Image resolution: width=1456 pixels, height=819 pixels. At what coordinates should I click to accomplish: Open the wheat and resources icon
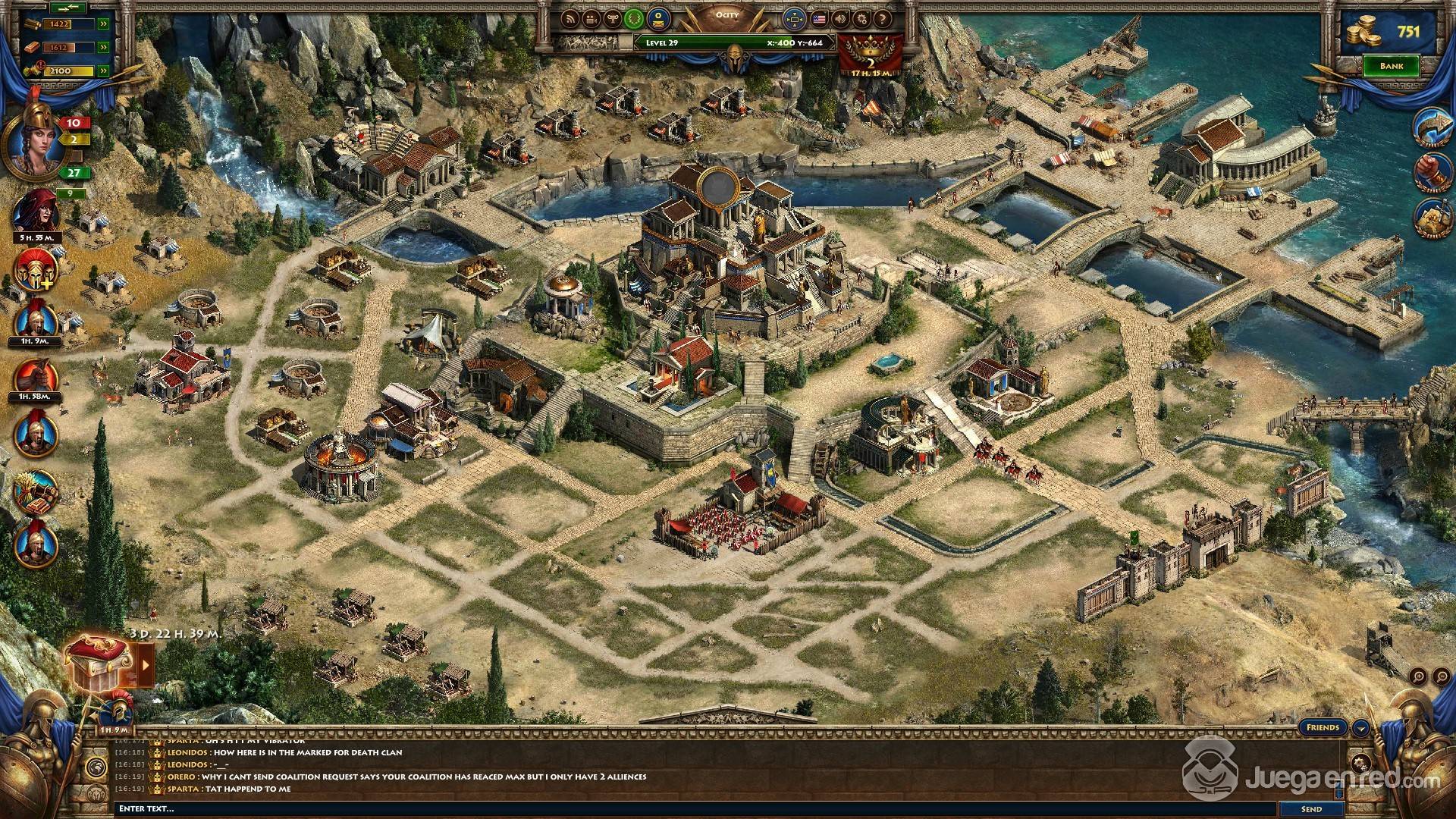click(36, 491)
